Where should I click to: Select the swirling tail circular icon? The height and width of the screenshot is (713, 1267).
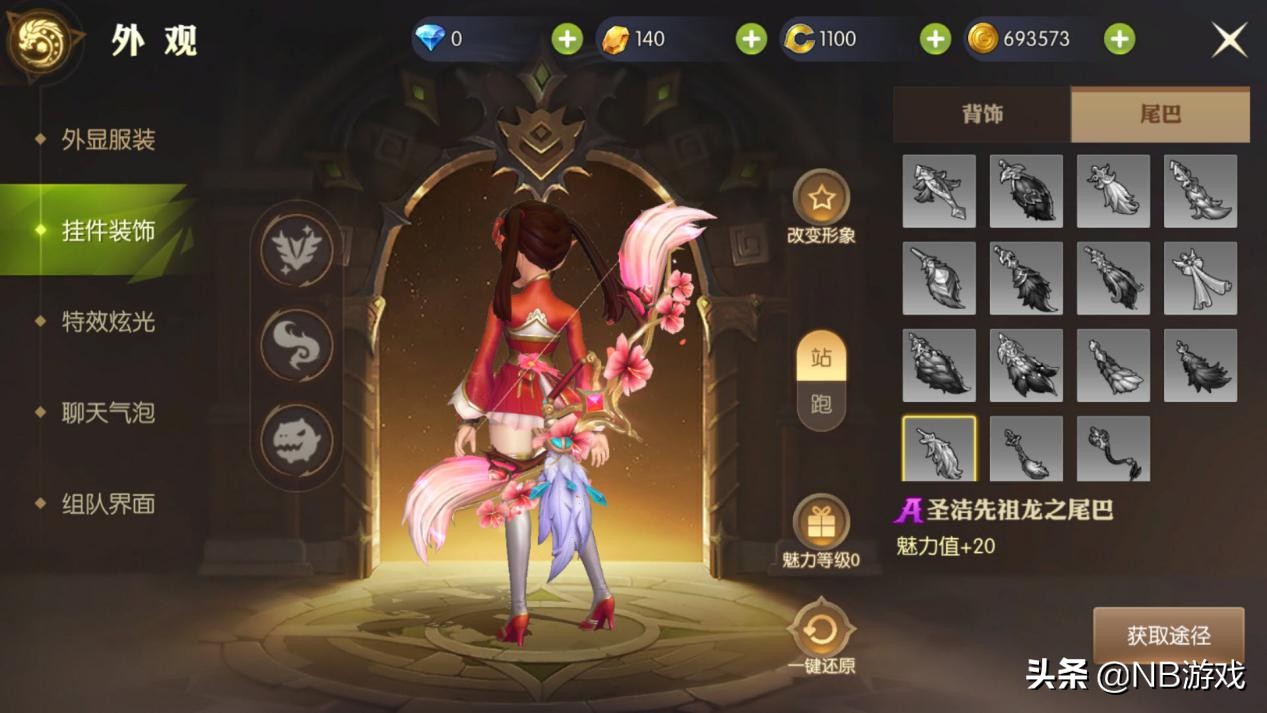[296, 345]
